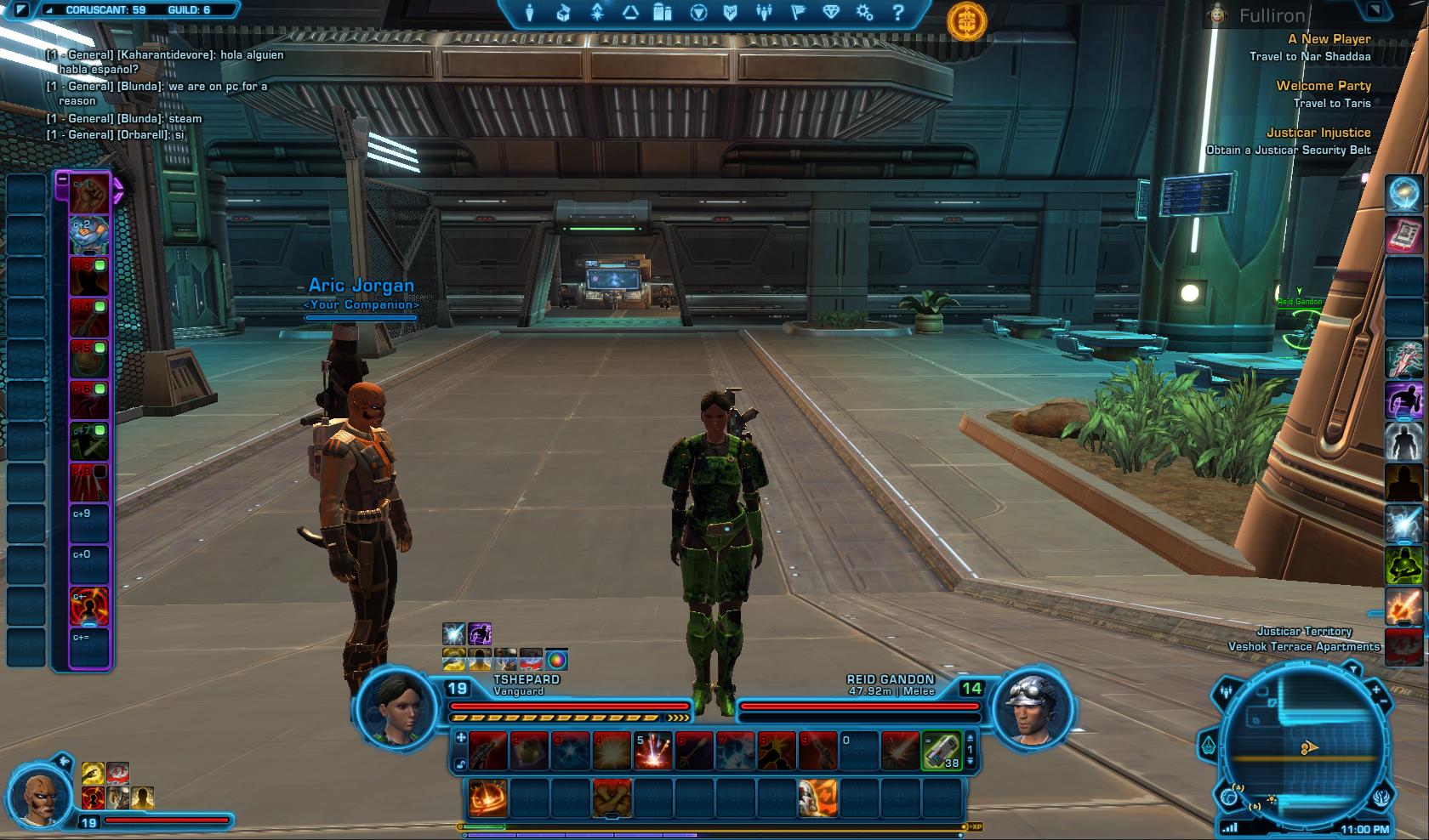Zoom in the minimap with plus button
Viewport: 1429px width, 840px height.
(x=1375, y=691)
